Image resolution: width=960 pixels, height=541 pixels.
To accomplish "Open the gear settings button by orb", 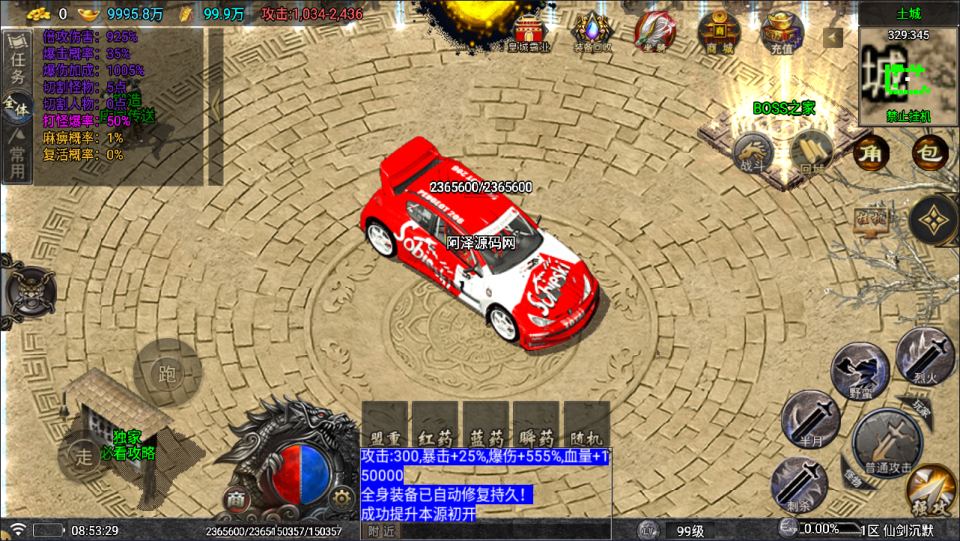I will click(x=341, y=496).
